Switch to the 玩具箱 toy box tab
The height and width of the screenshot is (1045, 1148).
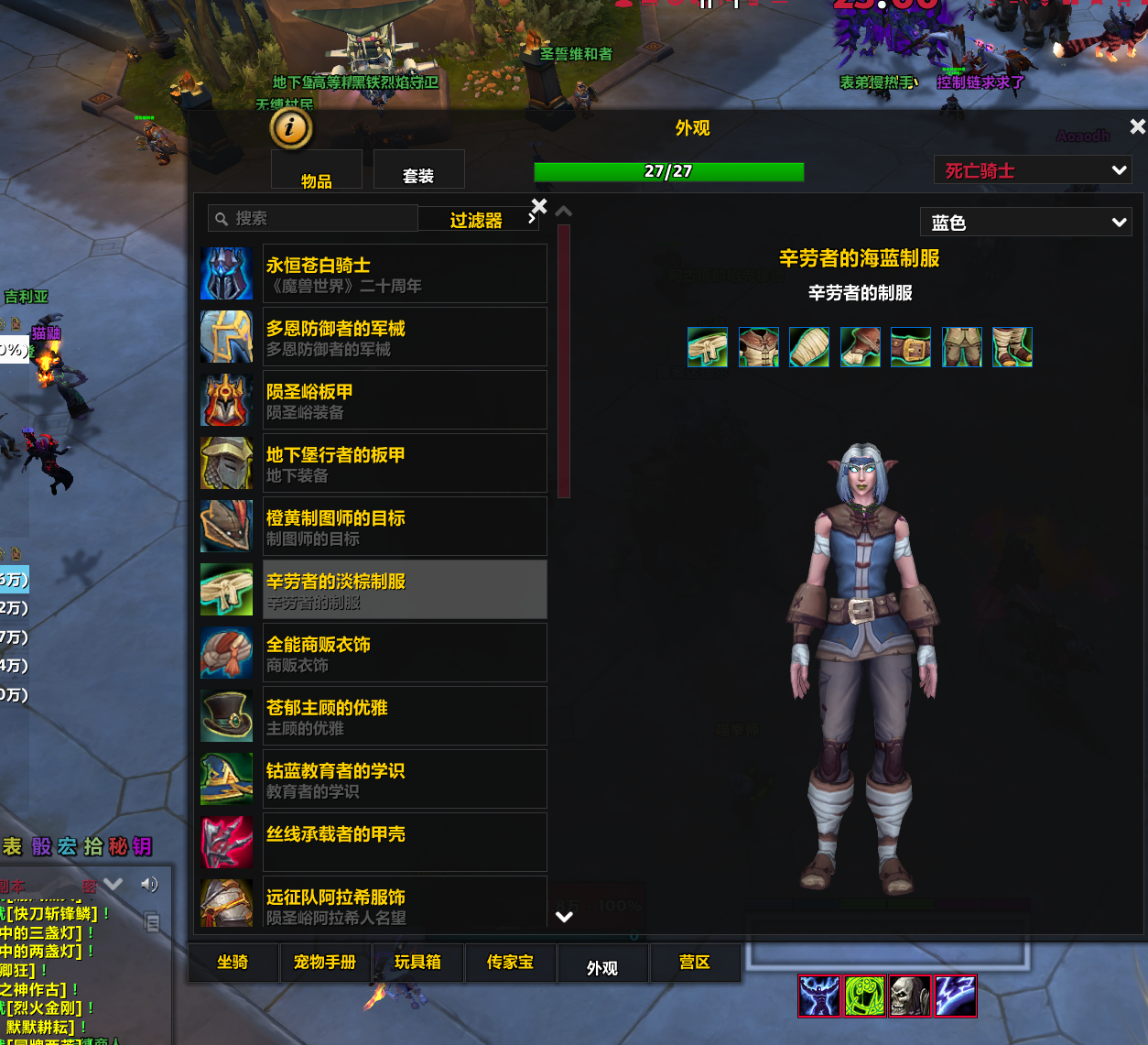[417, 963]
